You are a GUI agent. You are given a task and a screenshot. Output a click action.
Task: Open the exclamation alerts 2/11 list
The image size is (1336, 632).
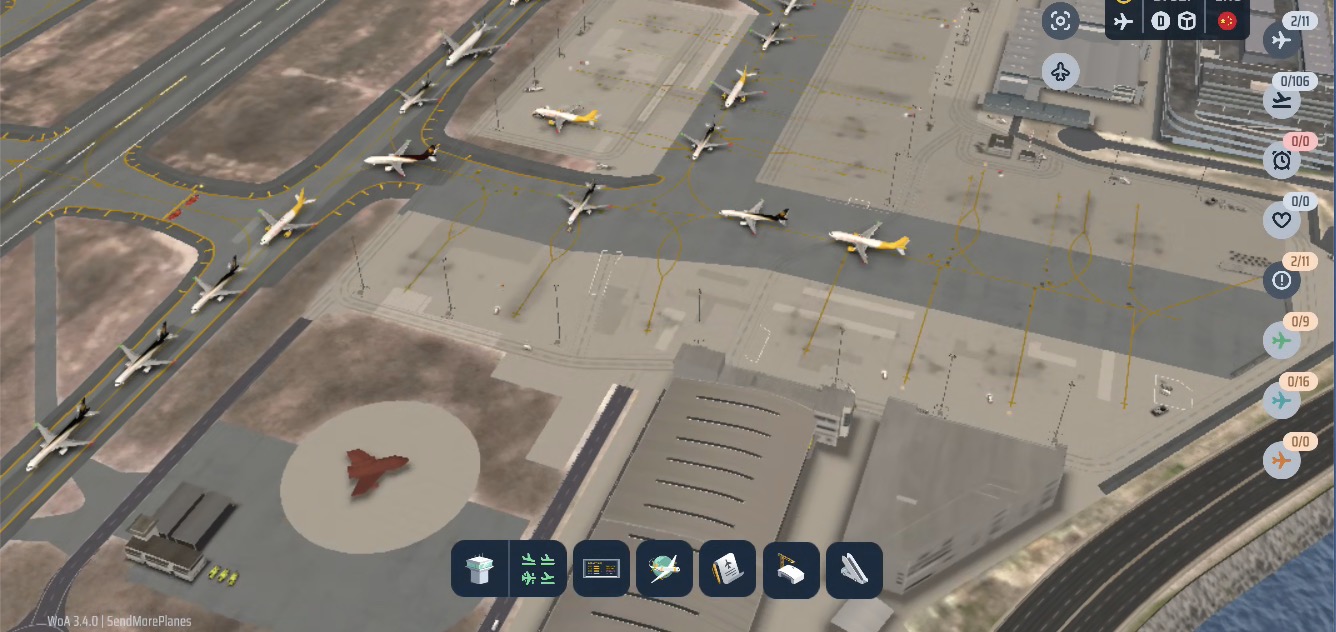point(1281,281)
